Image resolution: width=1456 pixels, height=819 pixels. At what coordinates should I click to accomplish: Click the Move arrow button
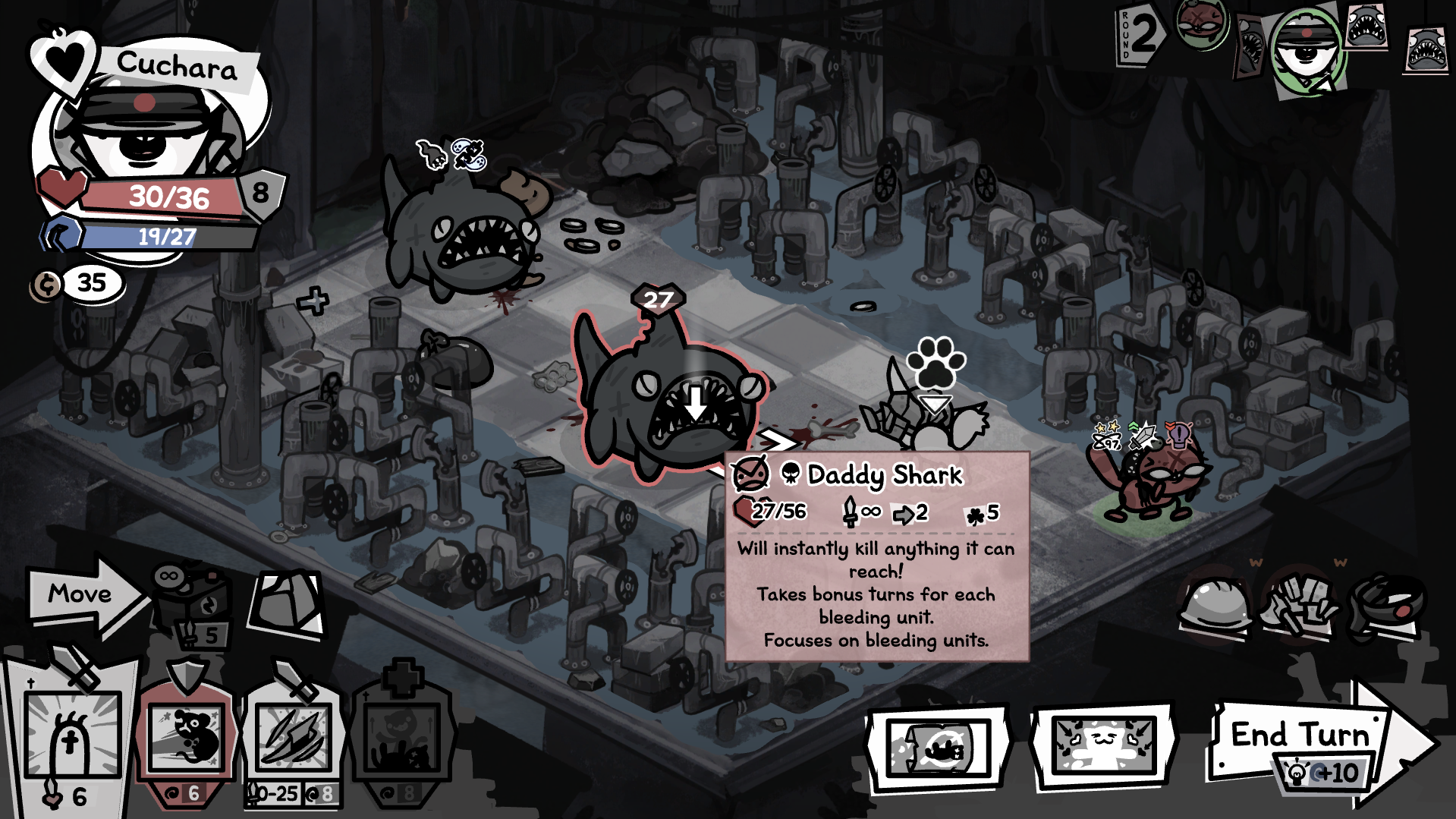pos(83,594)
